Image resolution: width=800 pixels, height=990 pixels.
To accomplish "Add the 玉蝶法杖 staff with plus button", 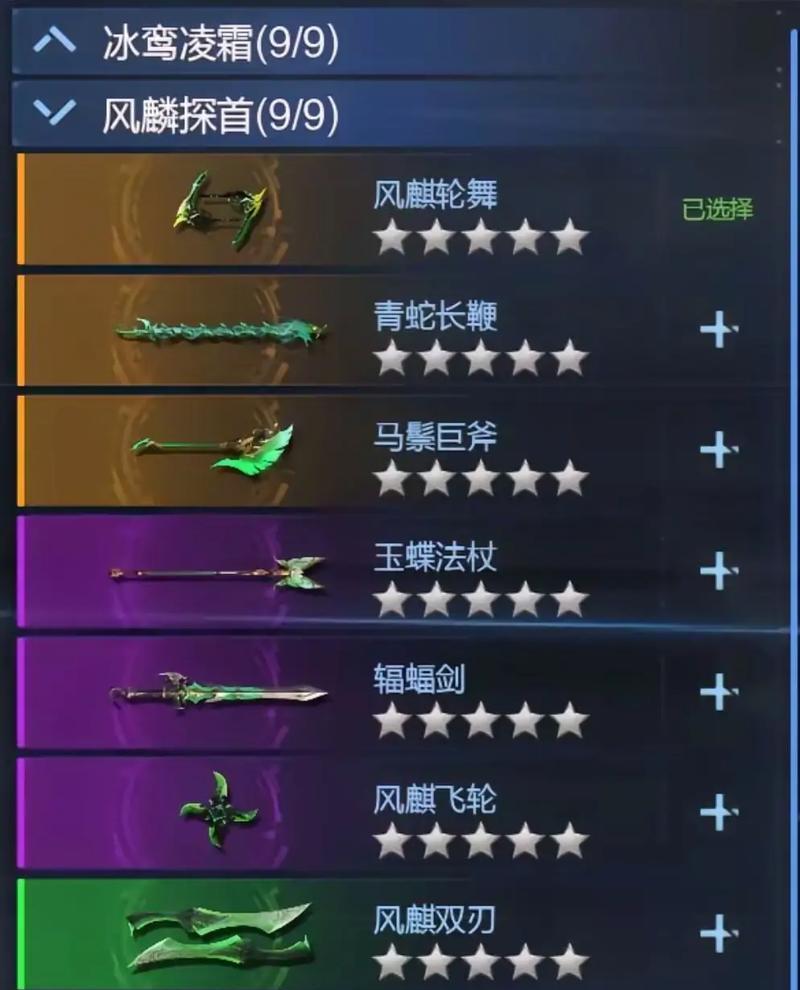I will pos(718,570).
